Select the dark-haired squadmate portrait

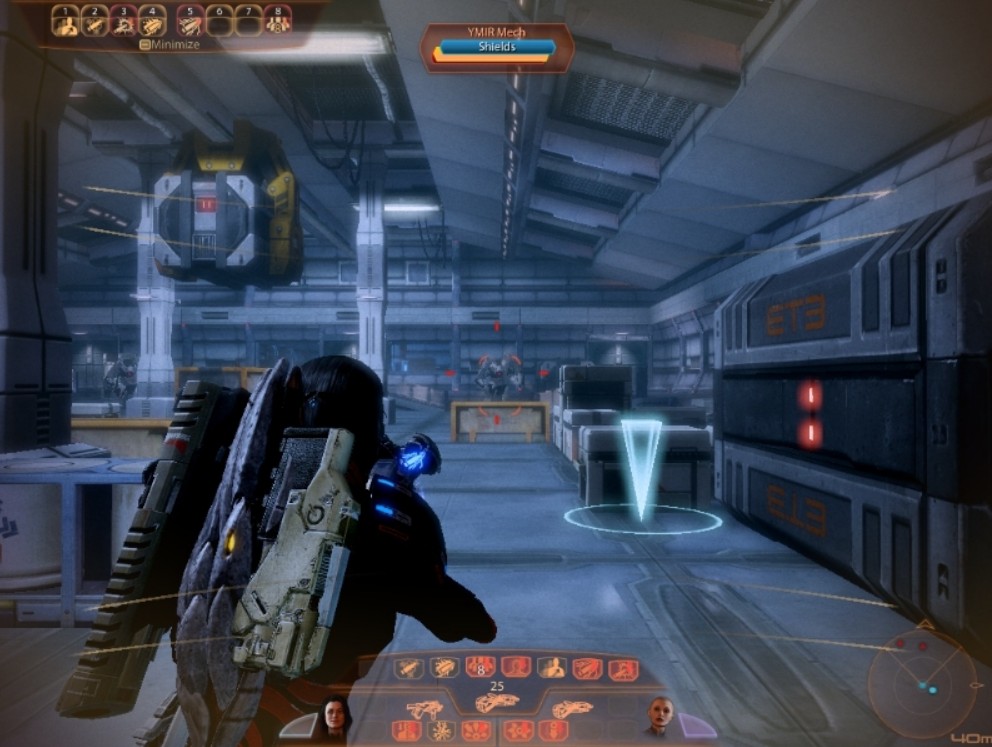click(335, 715)
